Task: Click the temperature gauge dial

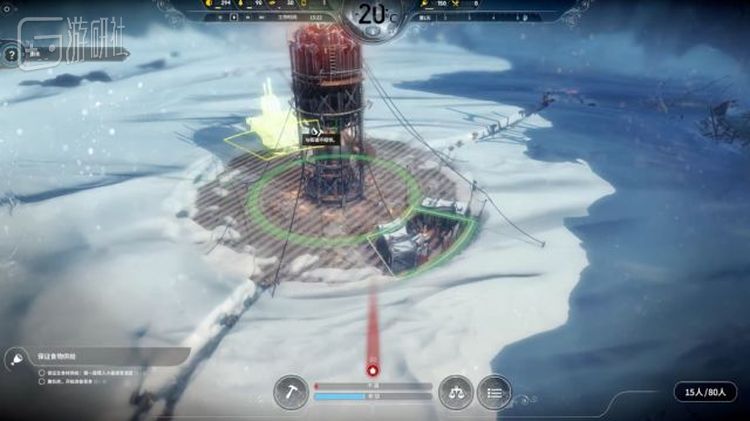Action: click(372, 18)
